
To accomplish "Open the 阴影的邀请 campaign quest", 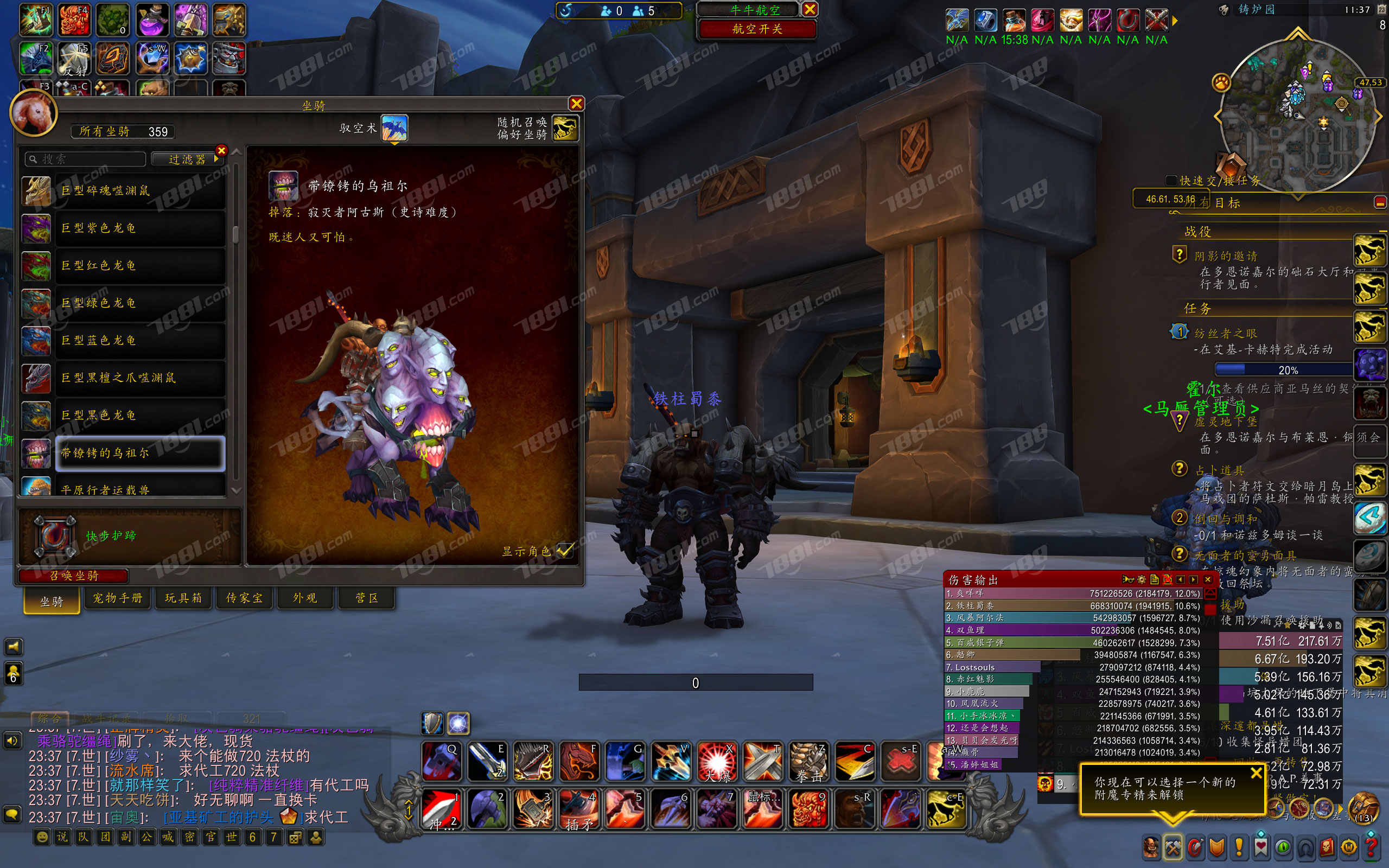I will click(1226, 256).
